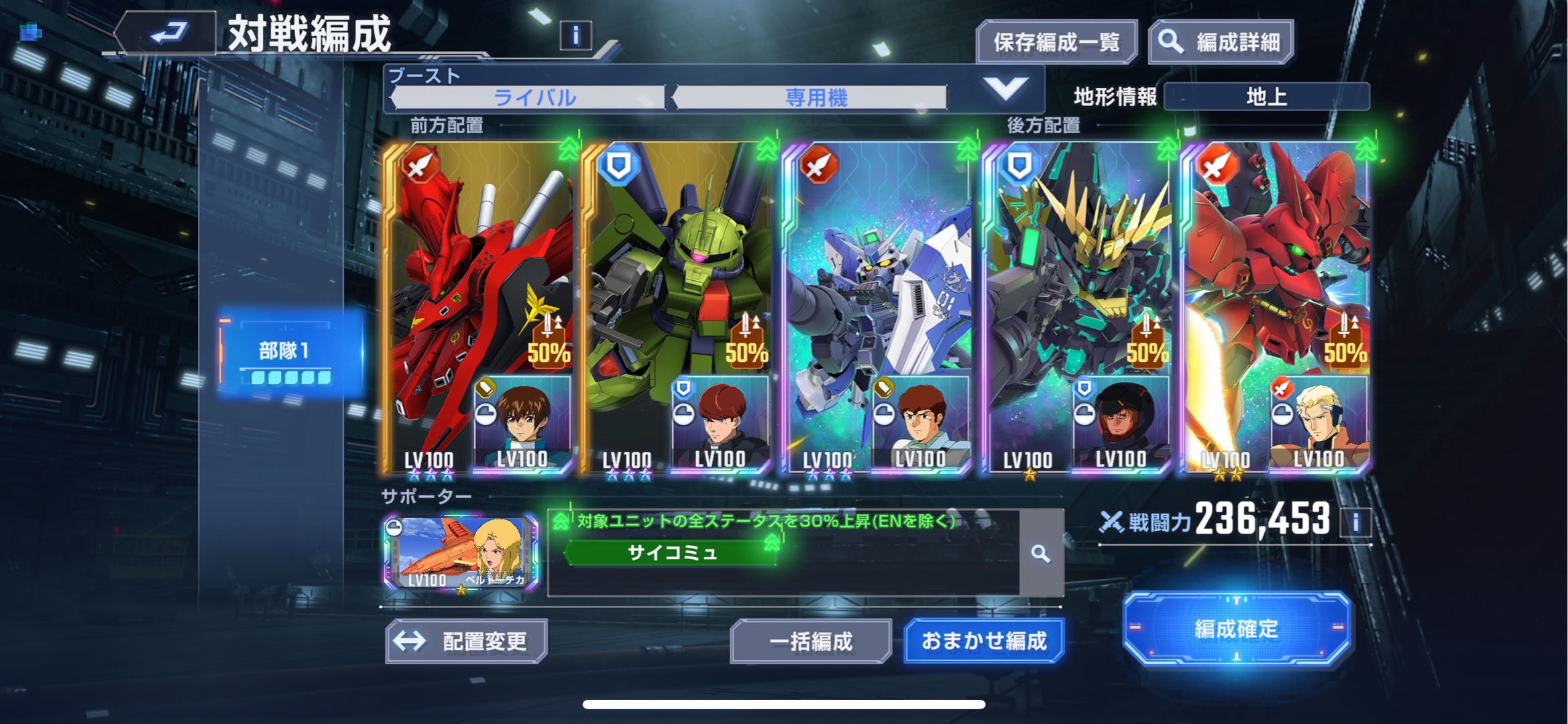Click the magnifier beside the supporter effect
The height and width of the screenshot is (724, 1568).
1041,554
